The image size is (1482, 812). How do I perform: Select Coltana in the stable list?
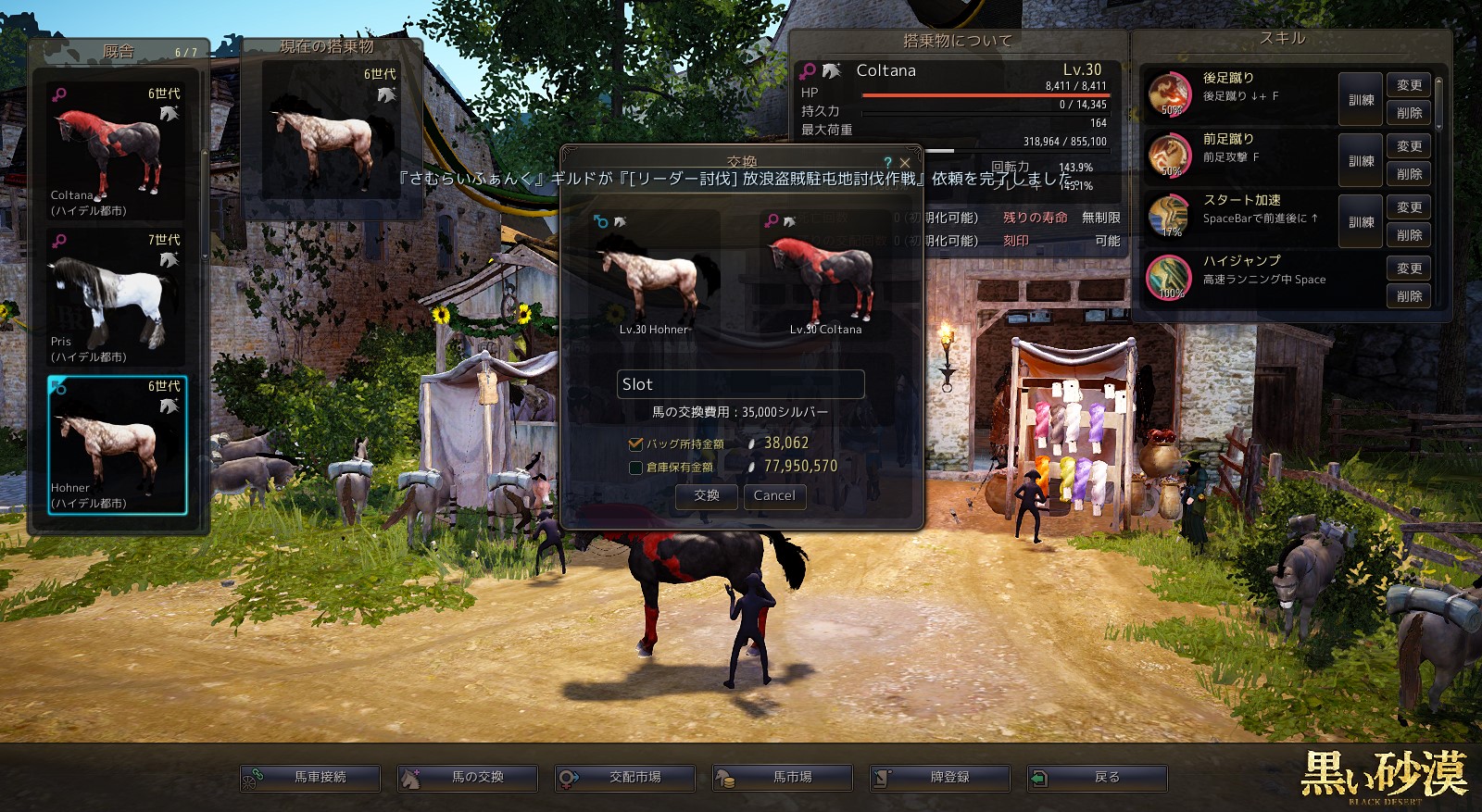click(117, 151)
